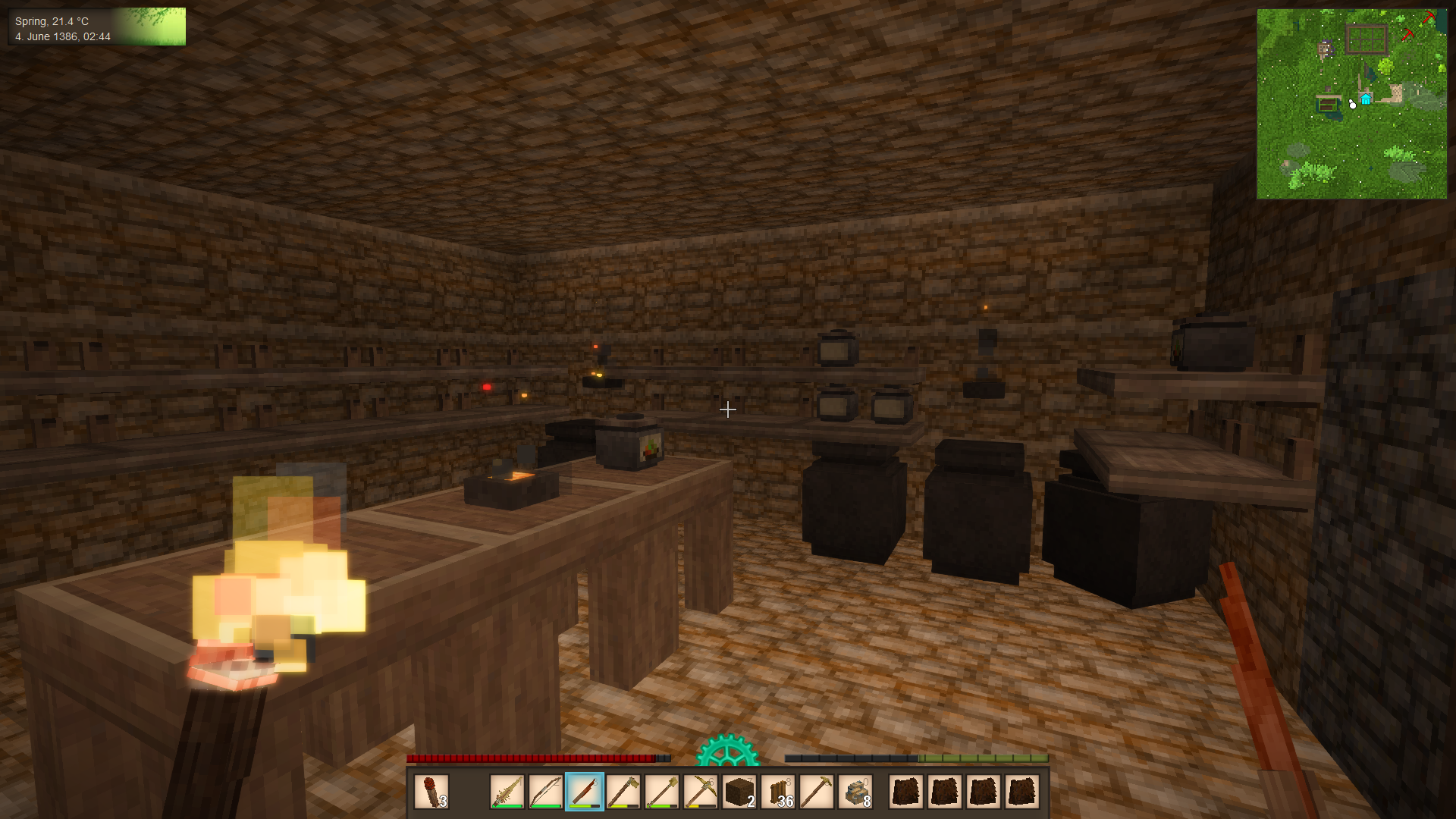
Task: Click the minimap in the corner
Action: (x=1351, y=104)
